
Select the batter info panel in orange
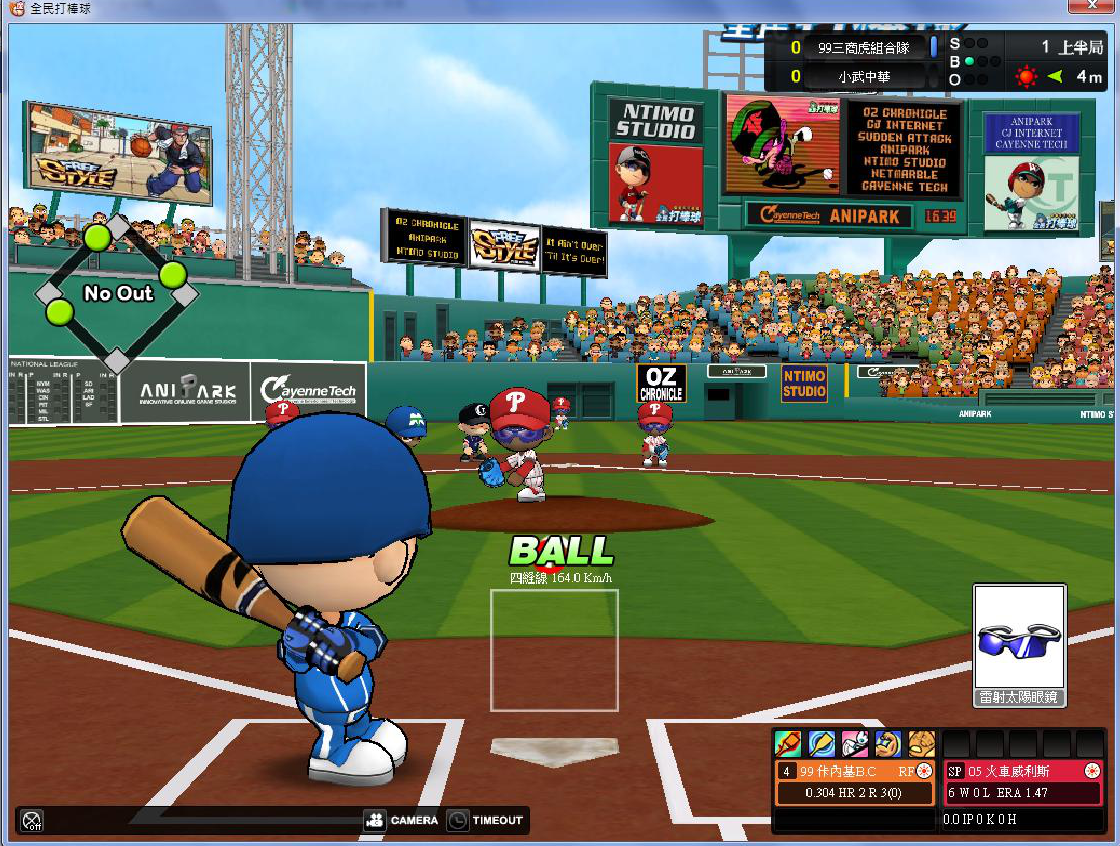pyautogui.click(x=855, y=782)
